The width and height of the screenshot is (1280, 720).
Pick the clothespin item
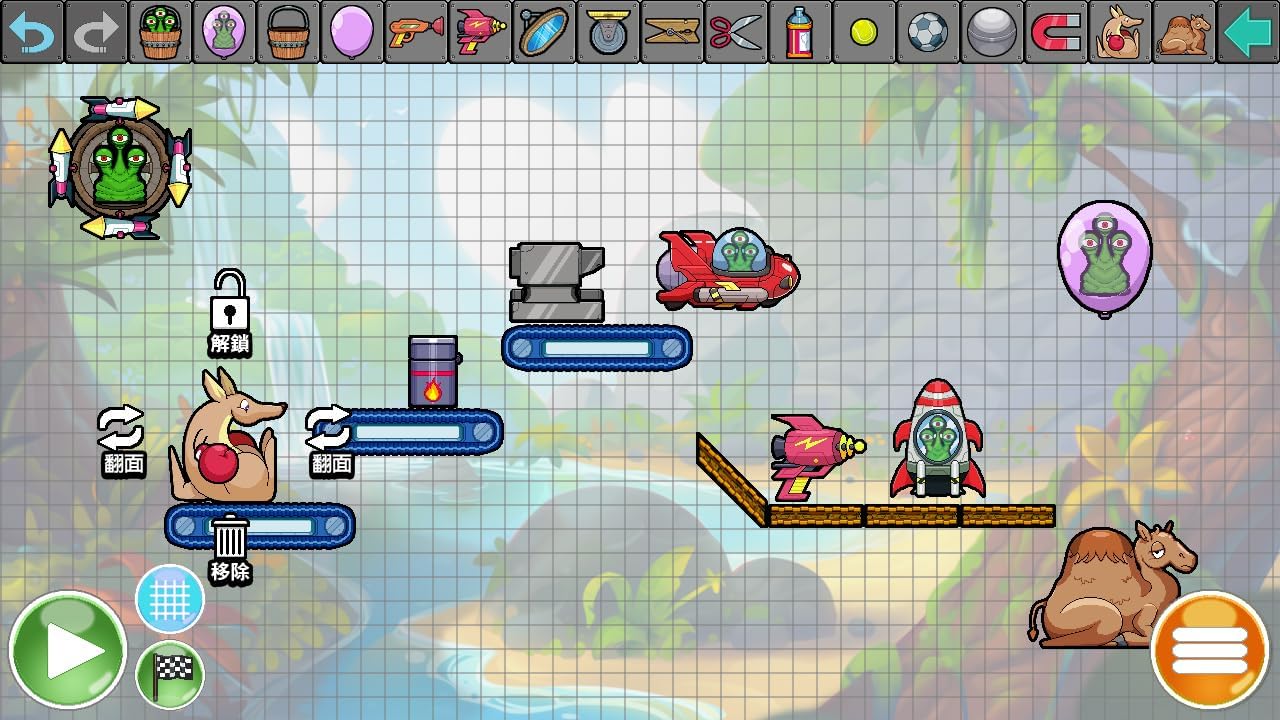pyautogui.click(x=671, y=30)
